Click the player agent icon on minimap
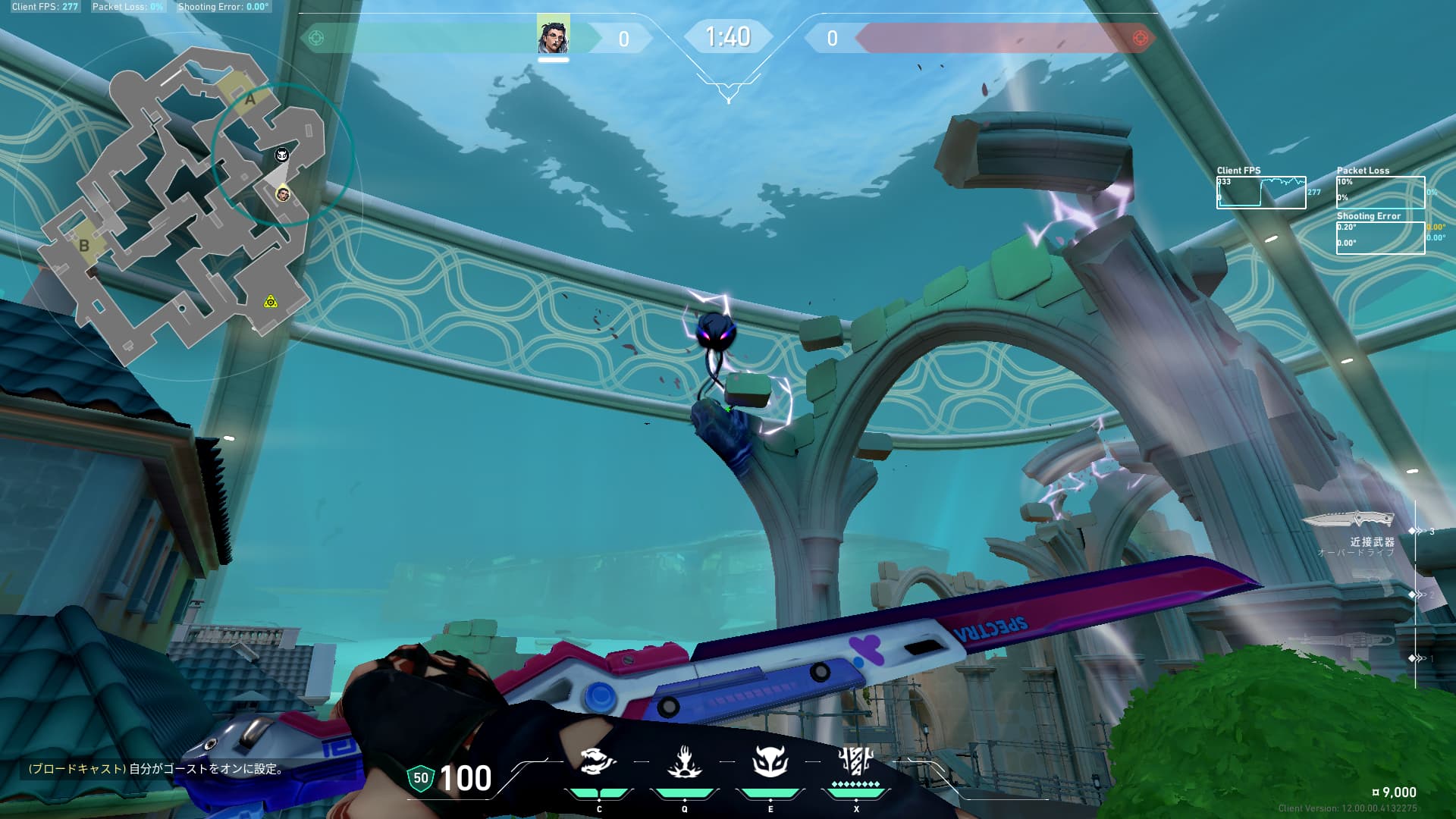The image size is (1456, 819). [x=283, y=195]
